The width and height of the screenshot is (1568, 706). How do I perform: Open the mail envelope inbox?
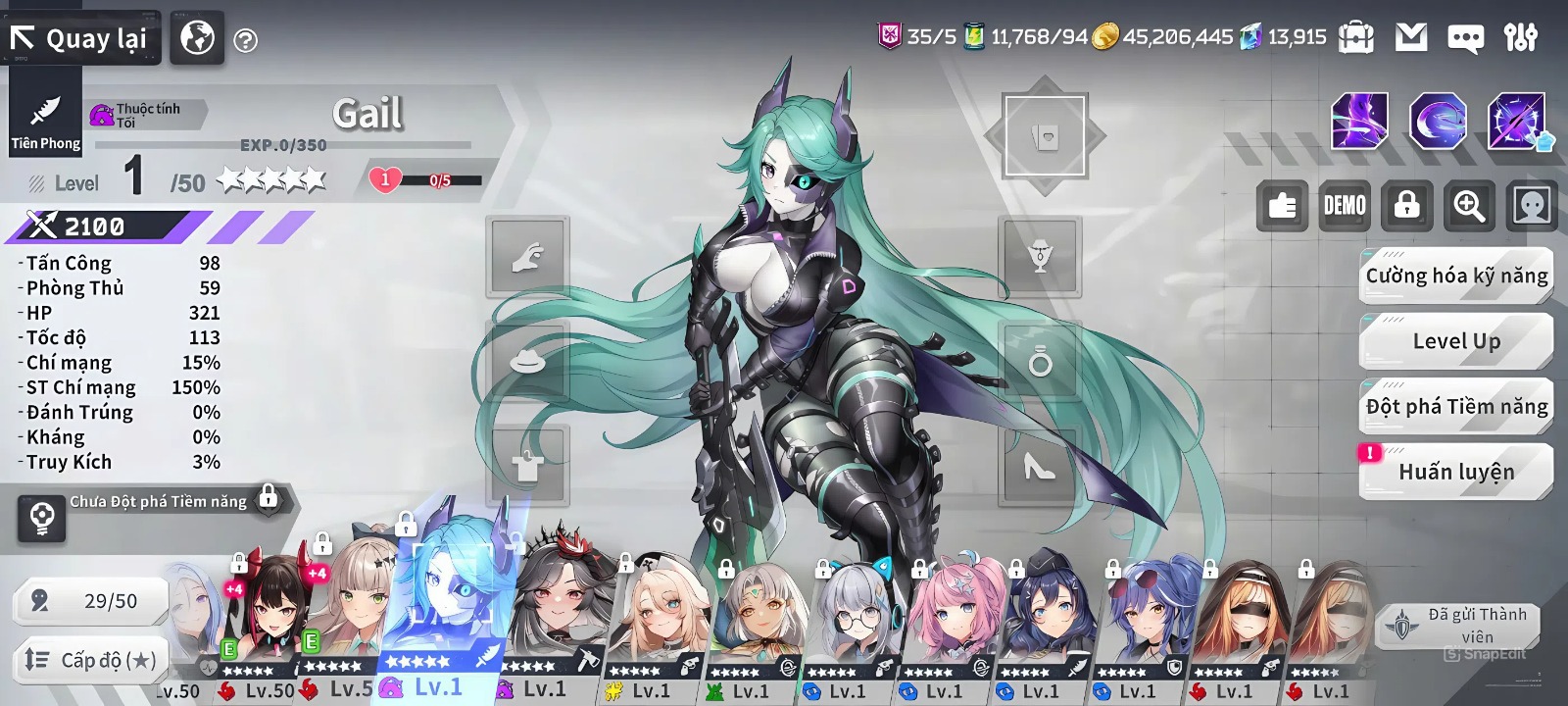point(1411,37)
